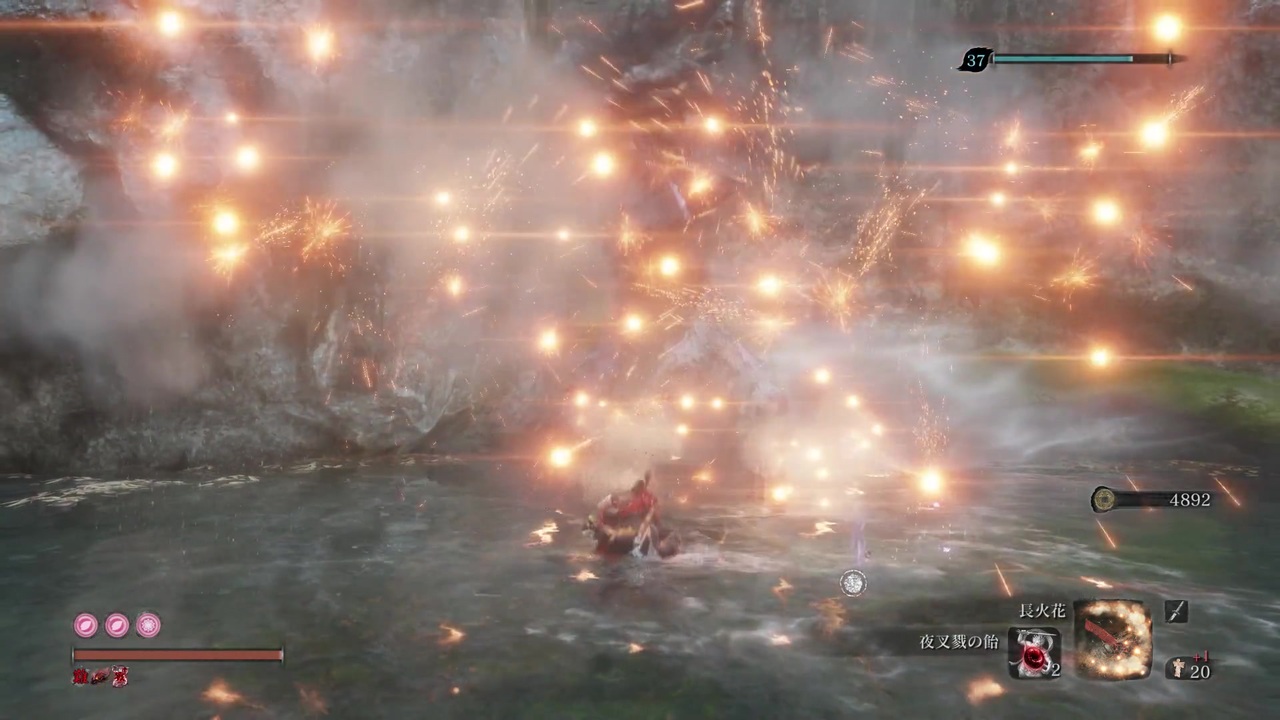Click the gold coin sen icon
This screenshot has width=1280, height=720.
[x=1103, y=500]
